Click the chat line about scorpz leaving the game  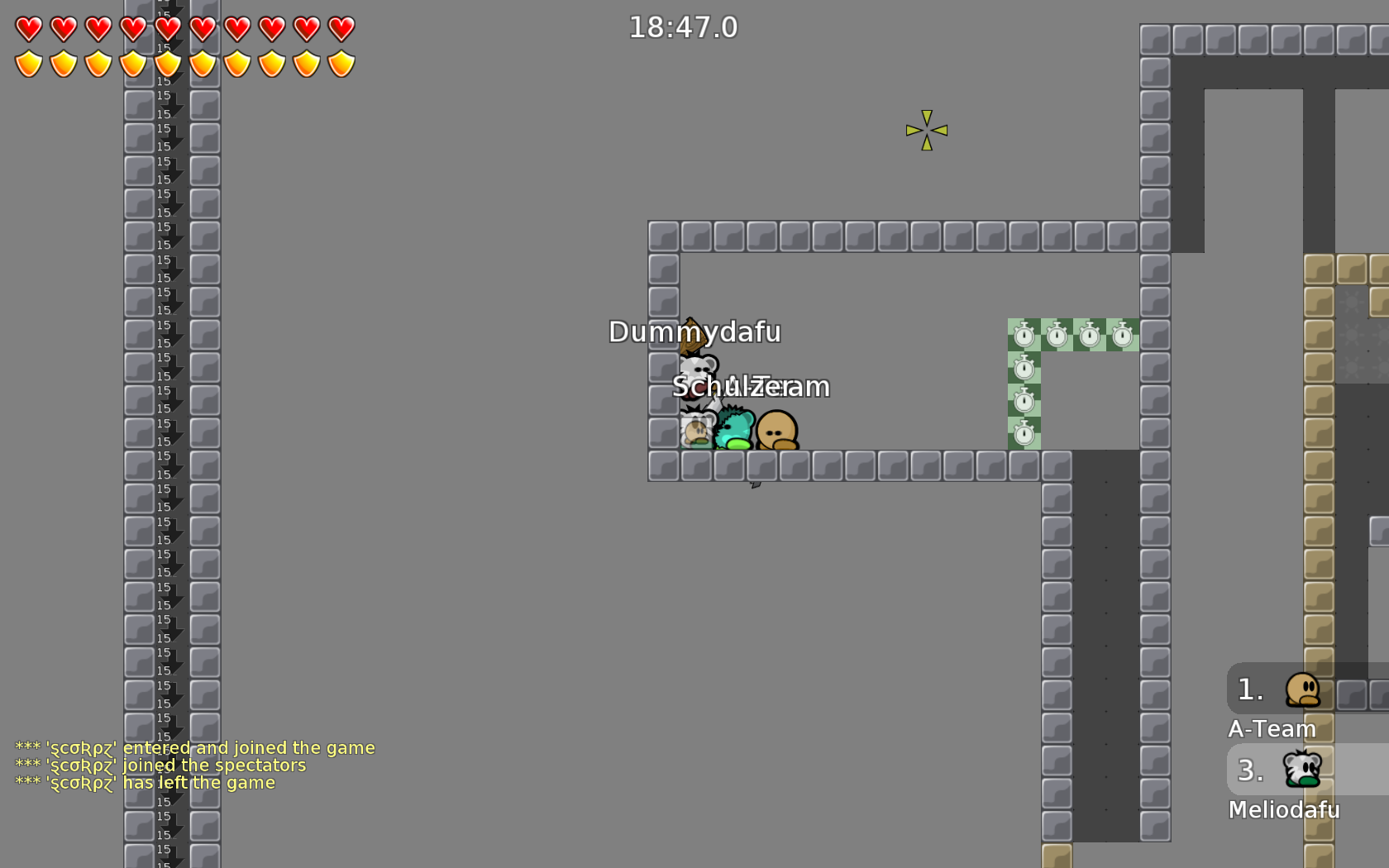pyautogui.click(x=145, y=782)
